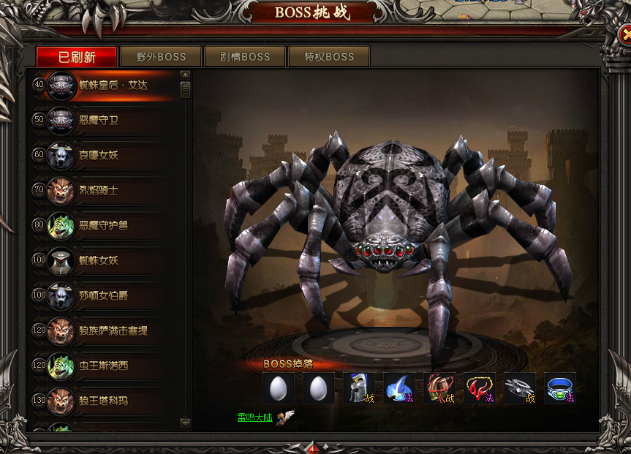Pick the boss 莎顿女伯爵

click(108, 296)
